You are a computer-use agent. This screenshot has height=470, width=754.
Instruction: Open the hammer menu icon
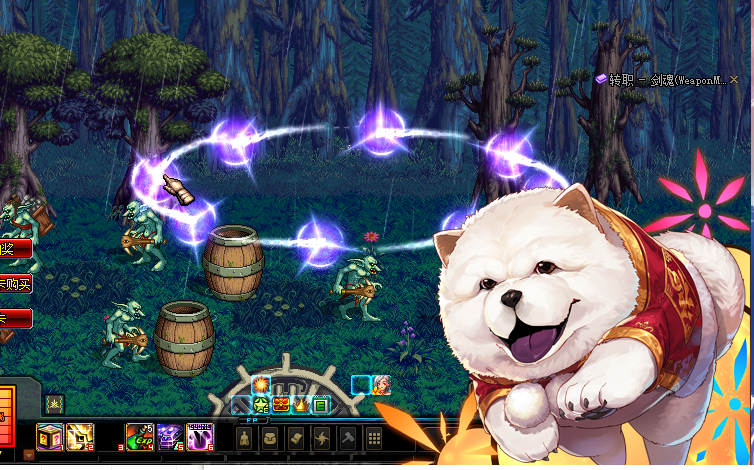[348, 438]
